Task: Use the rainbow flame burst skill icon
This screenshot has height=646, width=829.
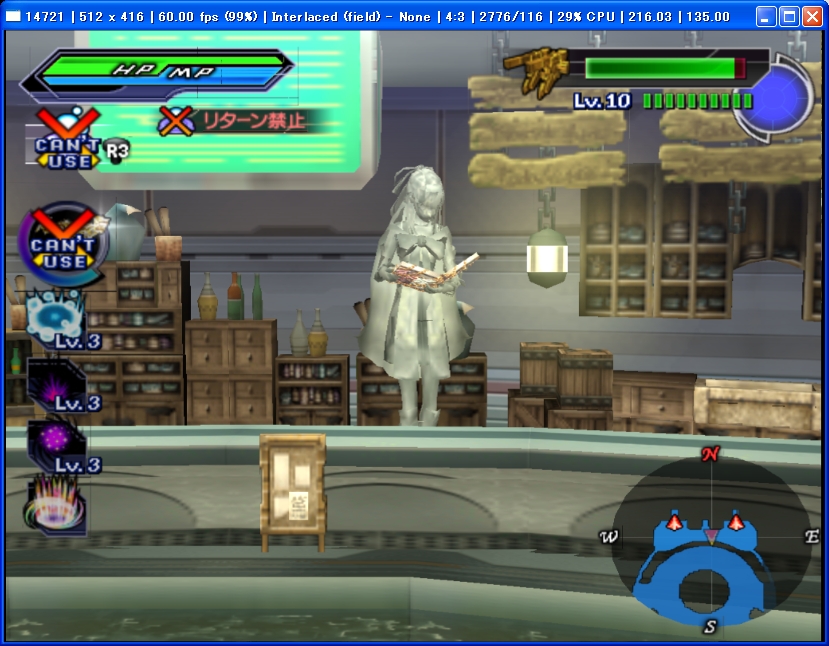Action: coord(55,503)
